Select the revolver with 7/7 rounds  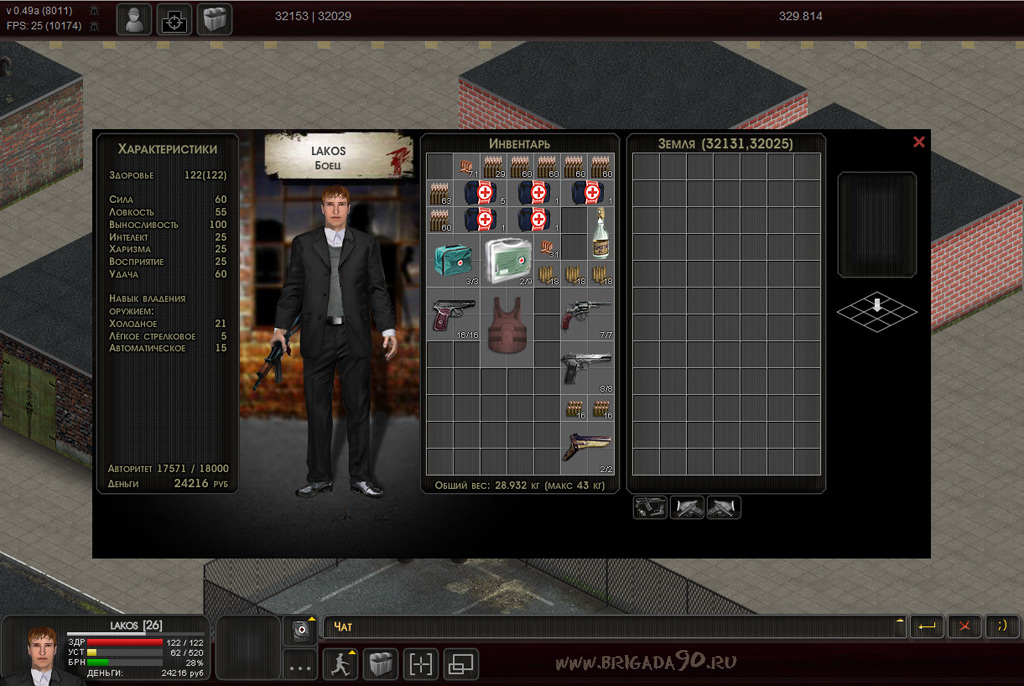(x=587, y=314)
